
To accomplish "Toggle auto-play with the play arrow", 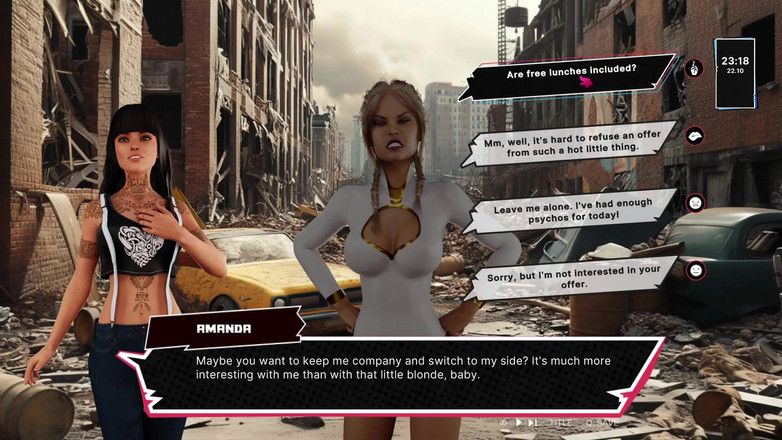I will [x=518, y=423].
